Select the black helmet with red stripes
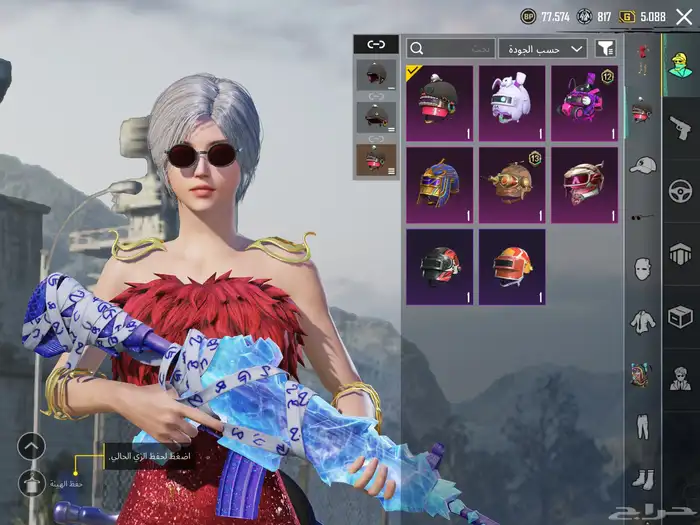This screenshot has height=525, width=700. [439, 267]
